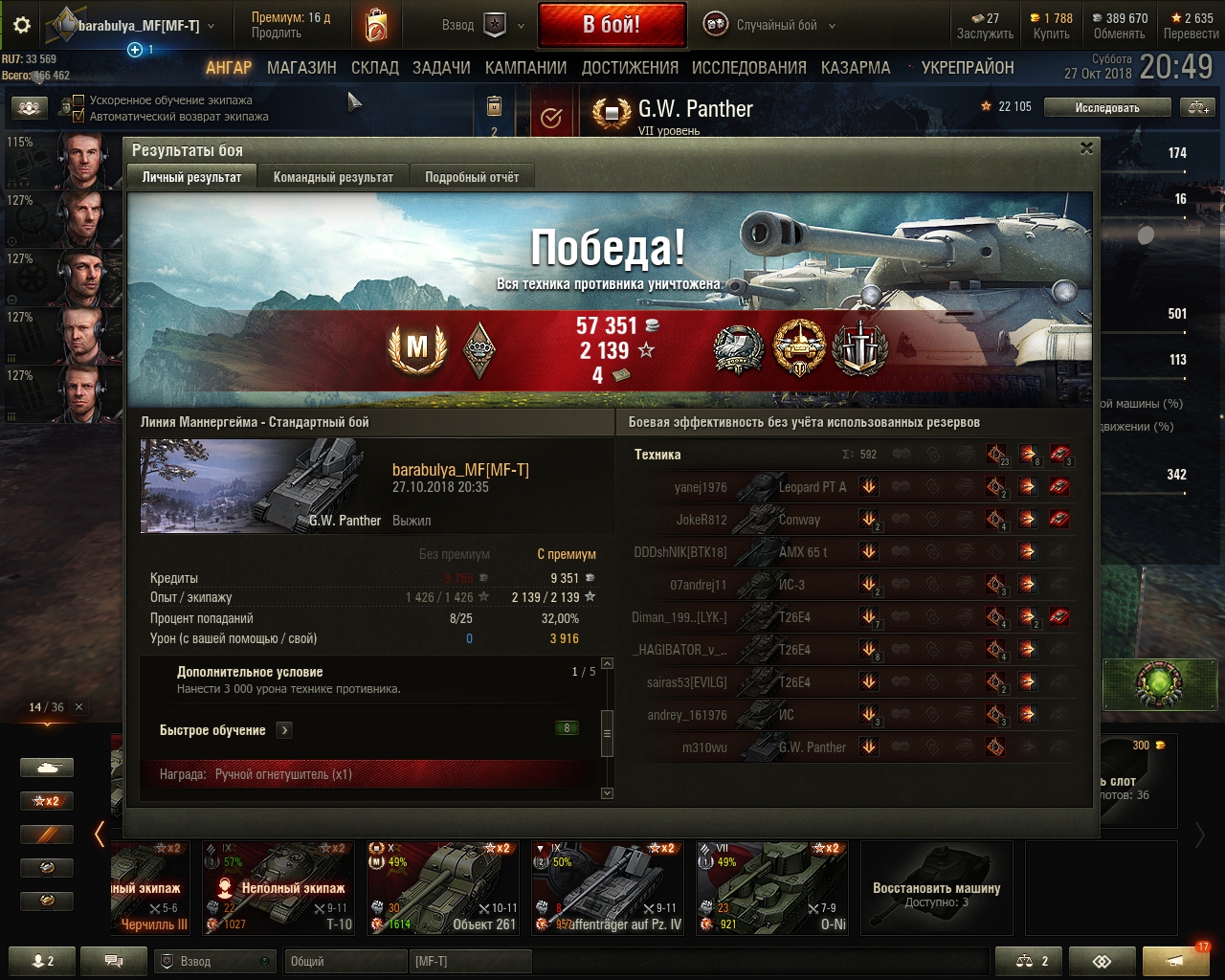Open the МАГАЗИН menu

pos(301,68)
